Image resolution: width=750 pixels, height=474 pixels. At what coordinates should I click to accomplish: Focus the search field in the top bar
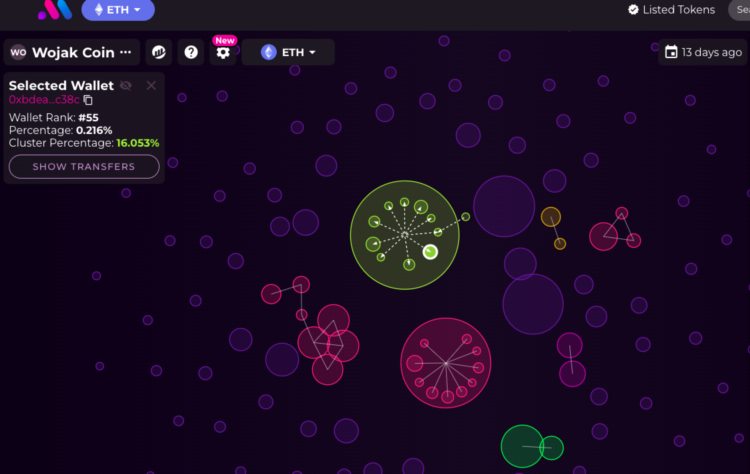click(x=740, y=10)
